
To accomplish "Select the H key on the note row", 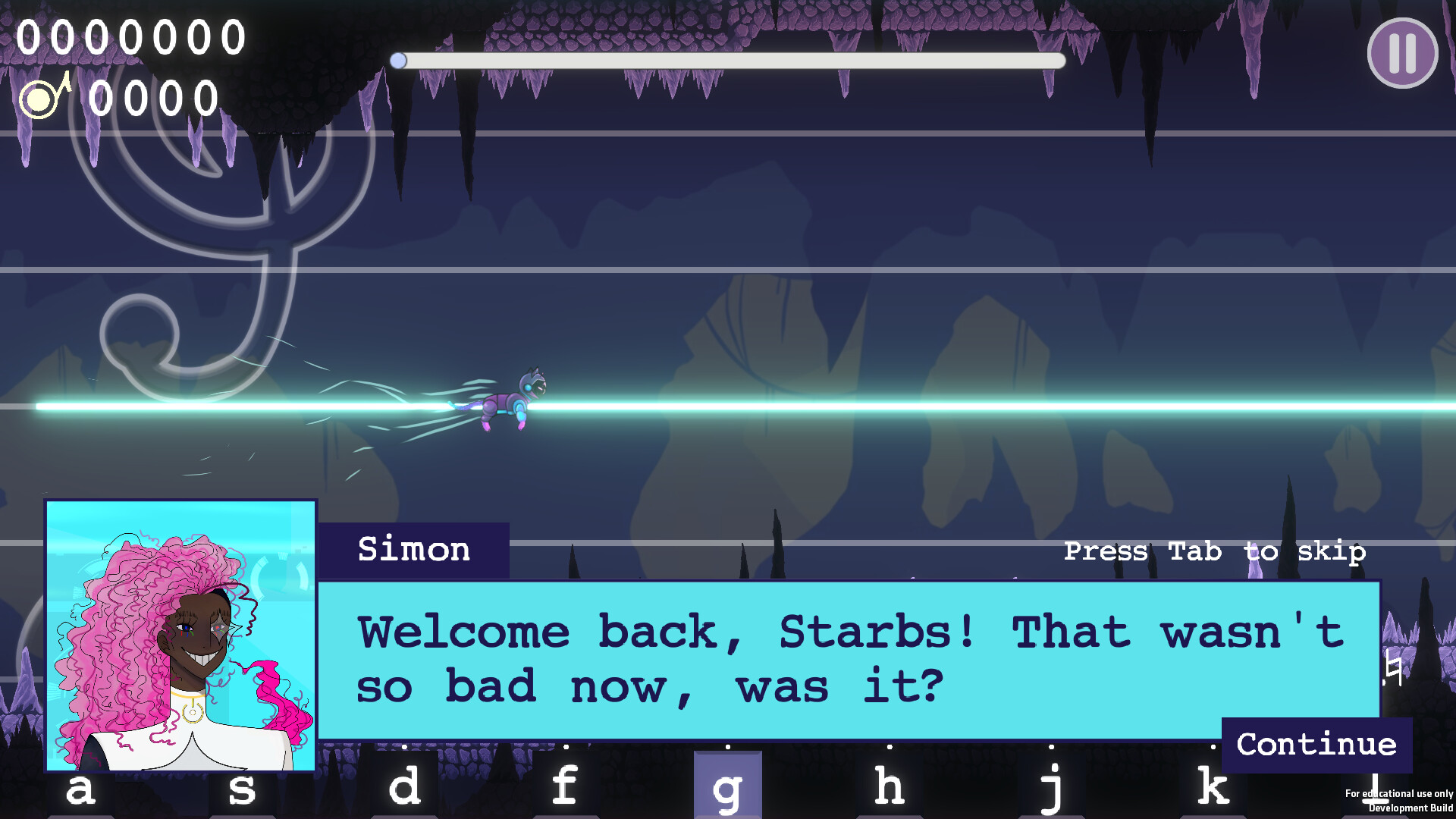I will pyautogui.click(x=890, y=787).
